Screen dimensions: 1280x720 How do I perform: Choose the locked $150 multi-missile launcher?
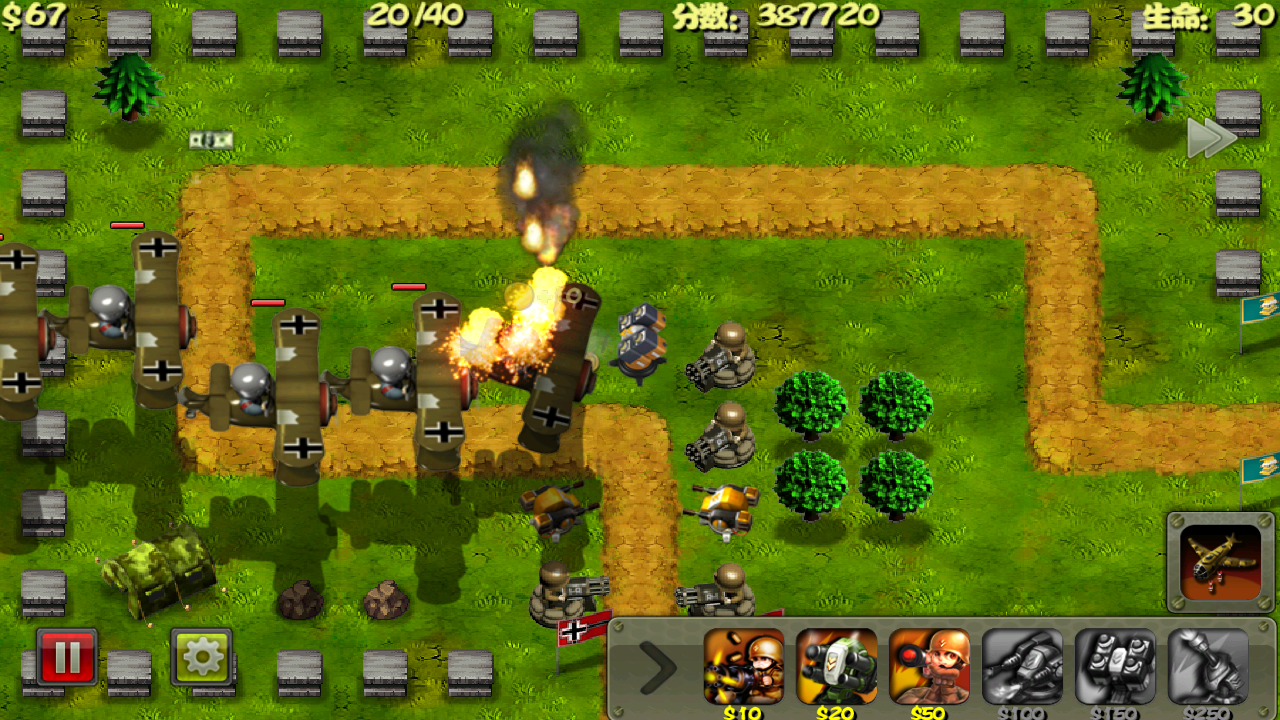1115,667
